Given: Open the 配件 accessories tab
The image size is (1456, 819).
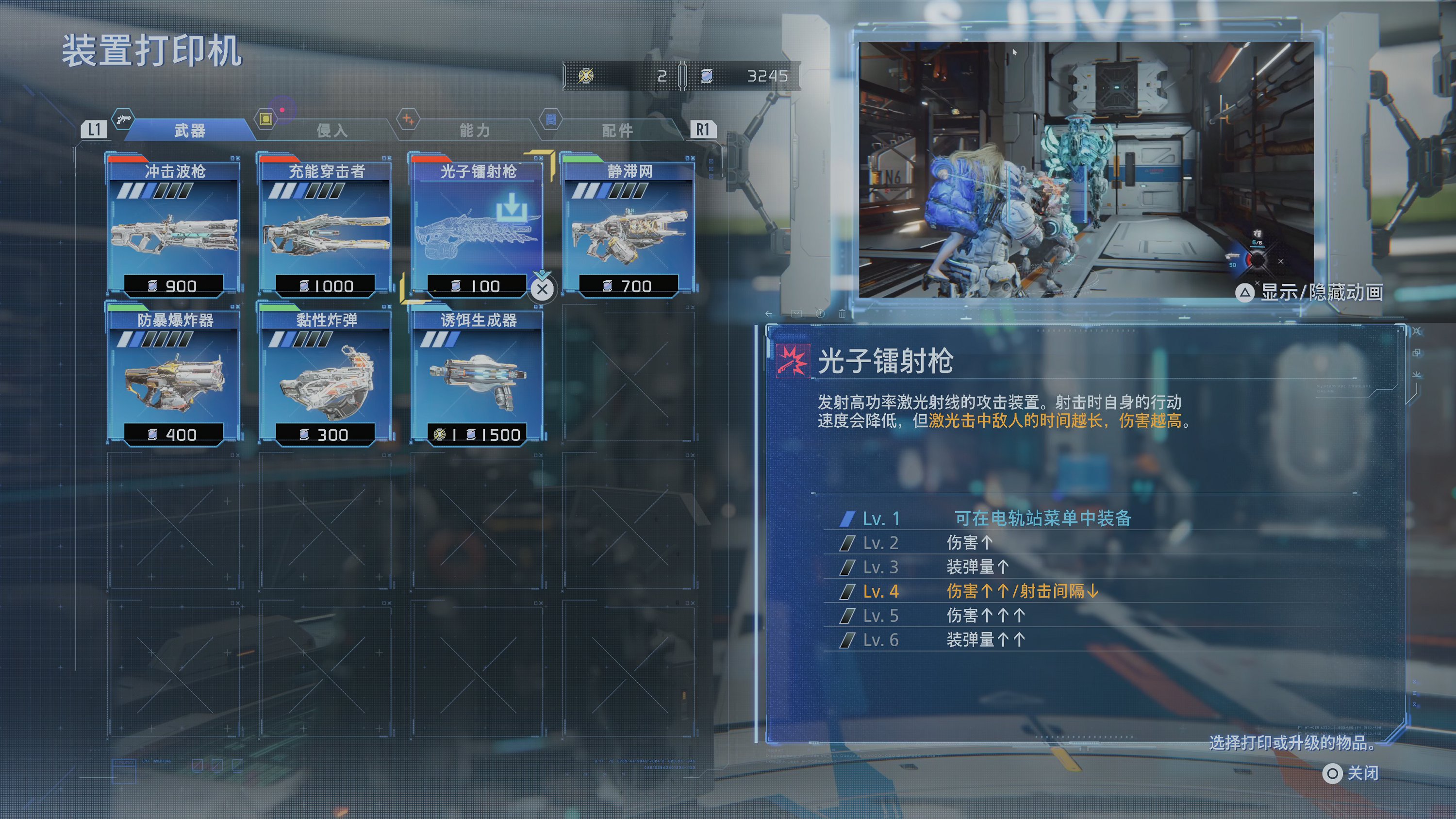Looking at the screenshot, I should point(617,131).
